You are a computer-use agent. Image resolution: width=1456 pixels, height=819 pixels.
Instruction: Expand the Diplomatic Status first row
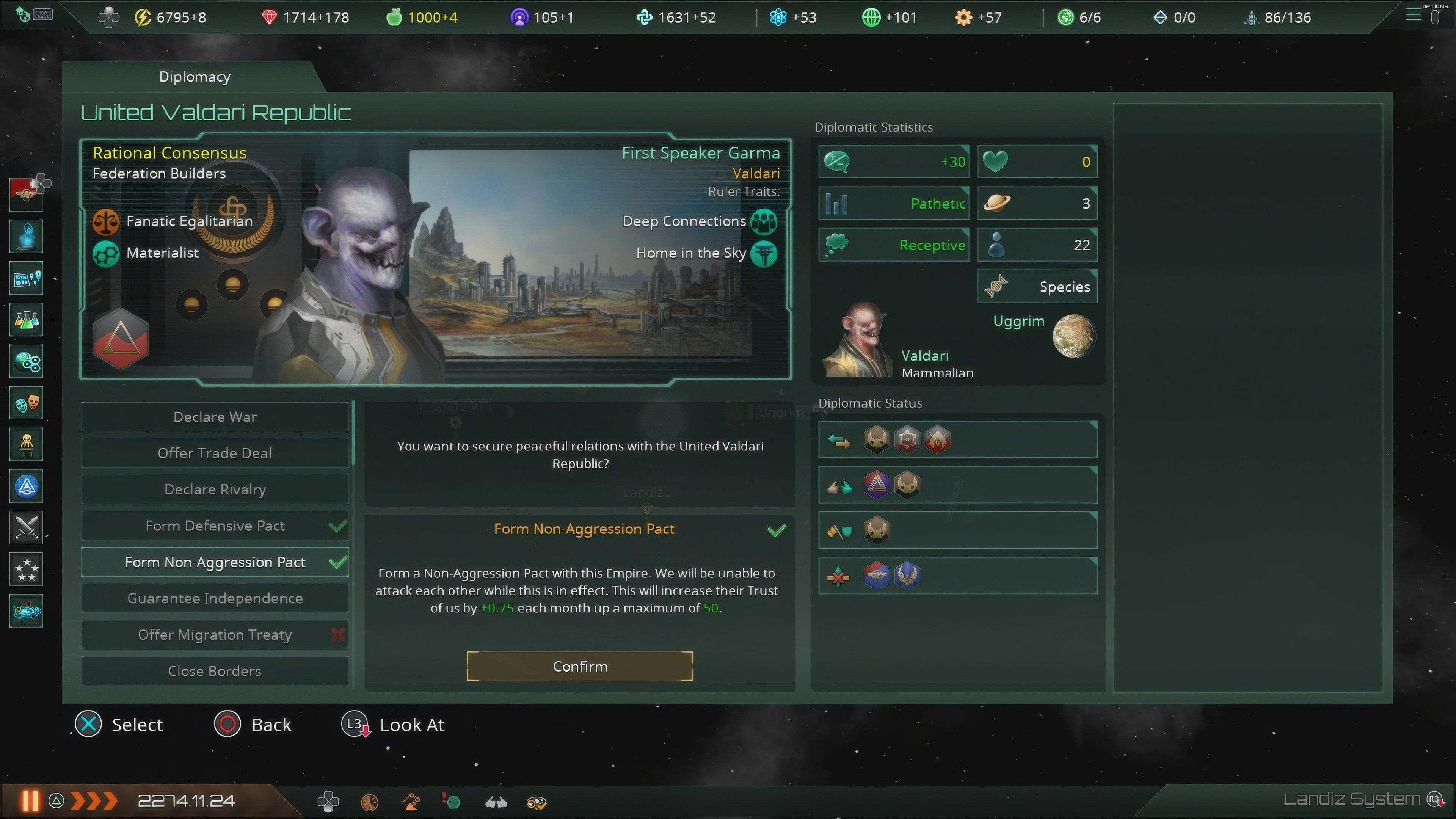pos(957,440)
